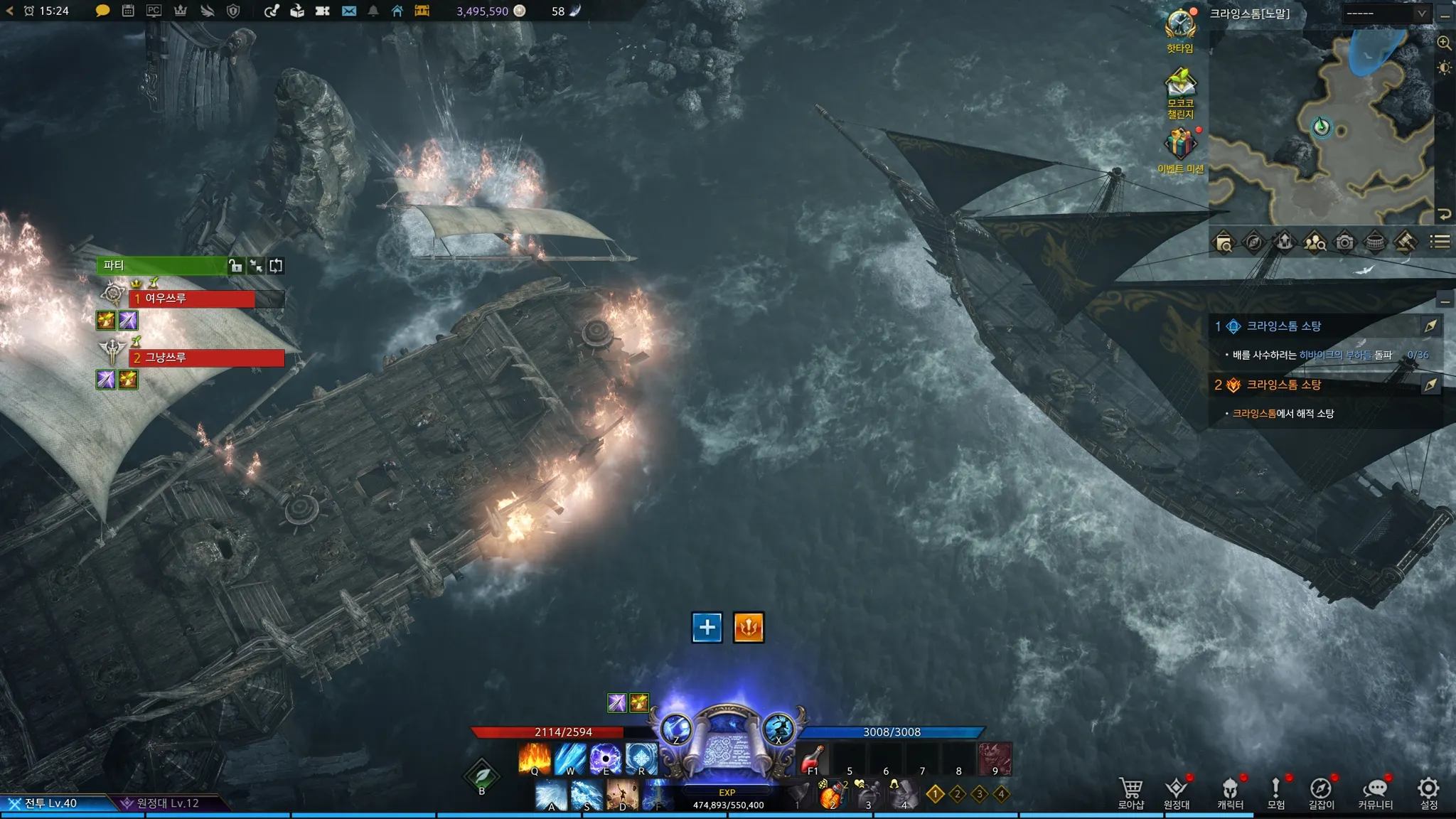Open the 핫타임 hot time event
Viewport: 1456px width, 819px height.
[1180, 28]
